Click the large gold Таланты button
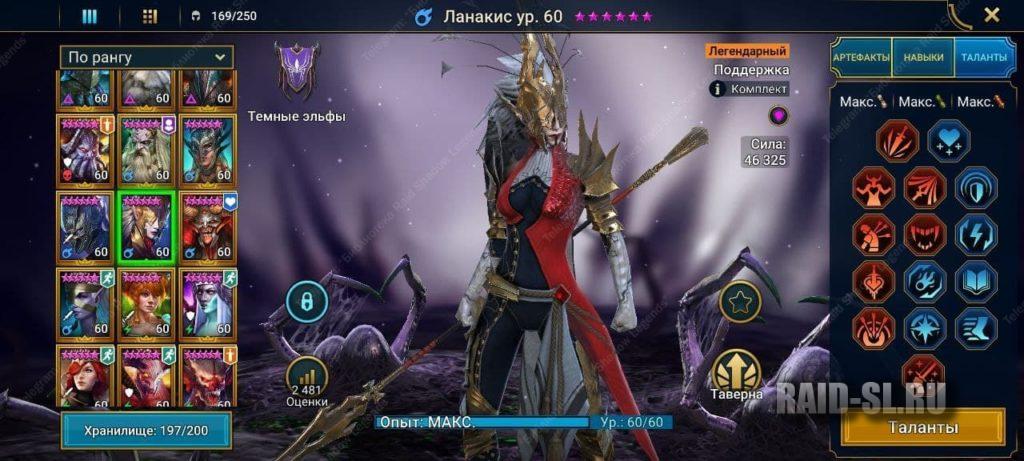The height and width of the screenshot is (461, 1024). [x=925, y=428]
